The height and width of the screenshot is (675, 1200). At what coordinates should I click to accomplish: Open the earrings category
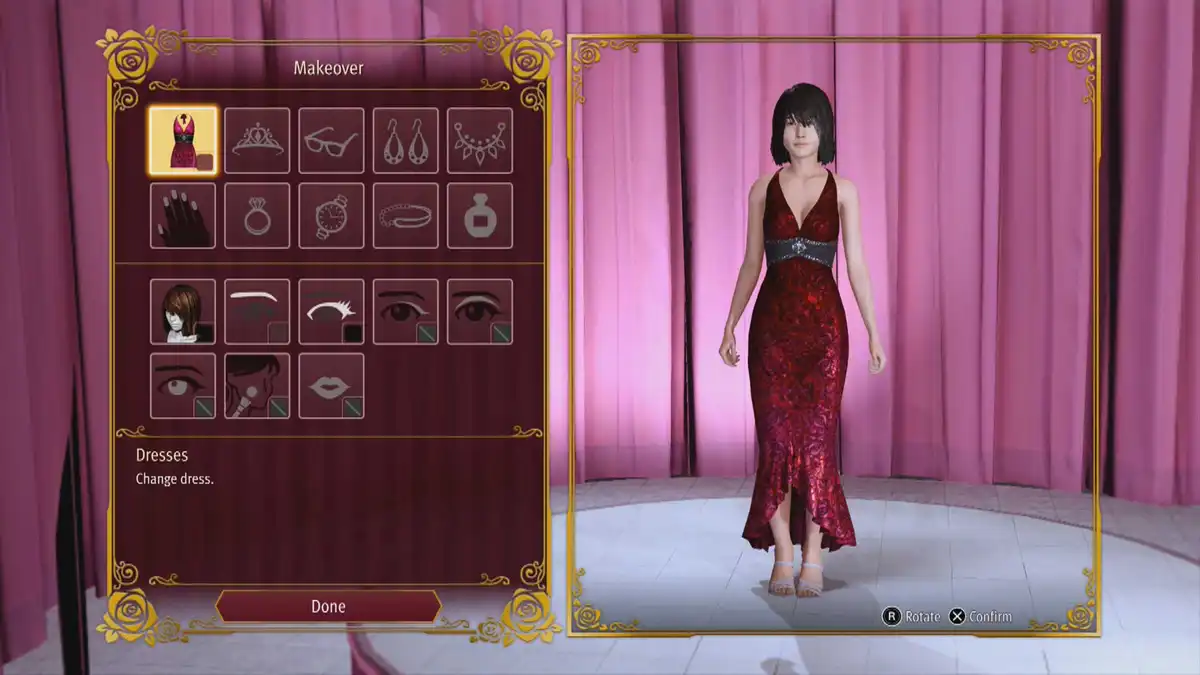[405, 141]
